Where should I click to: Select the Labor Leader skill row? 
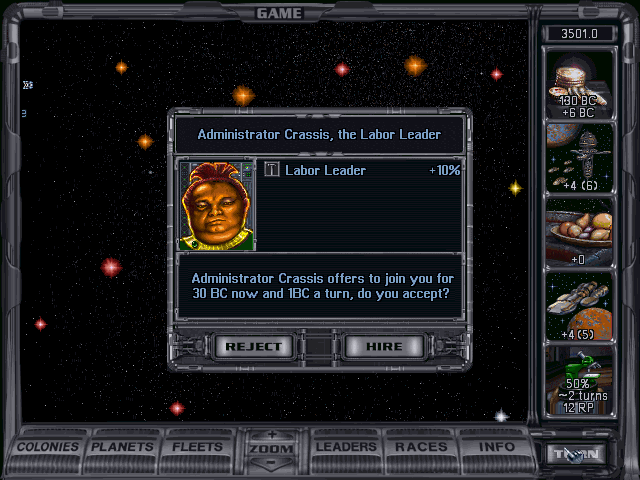(x=362, y=171)
